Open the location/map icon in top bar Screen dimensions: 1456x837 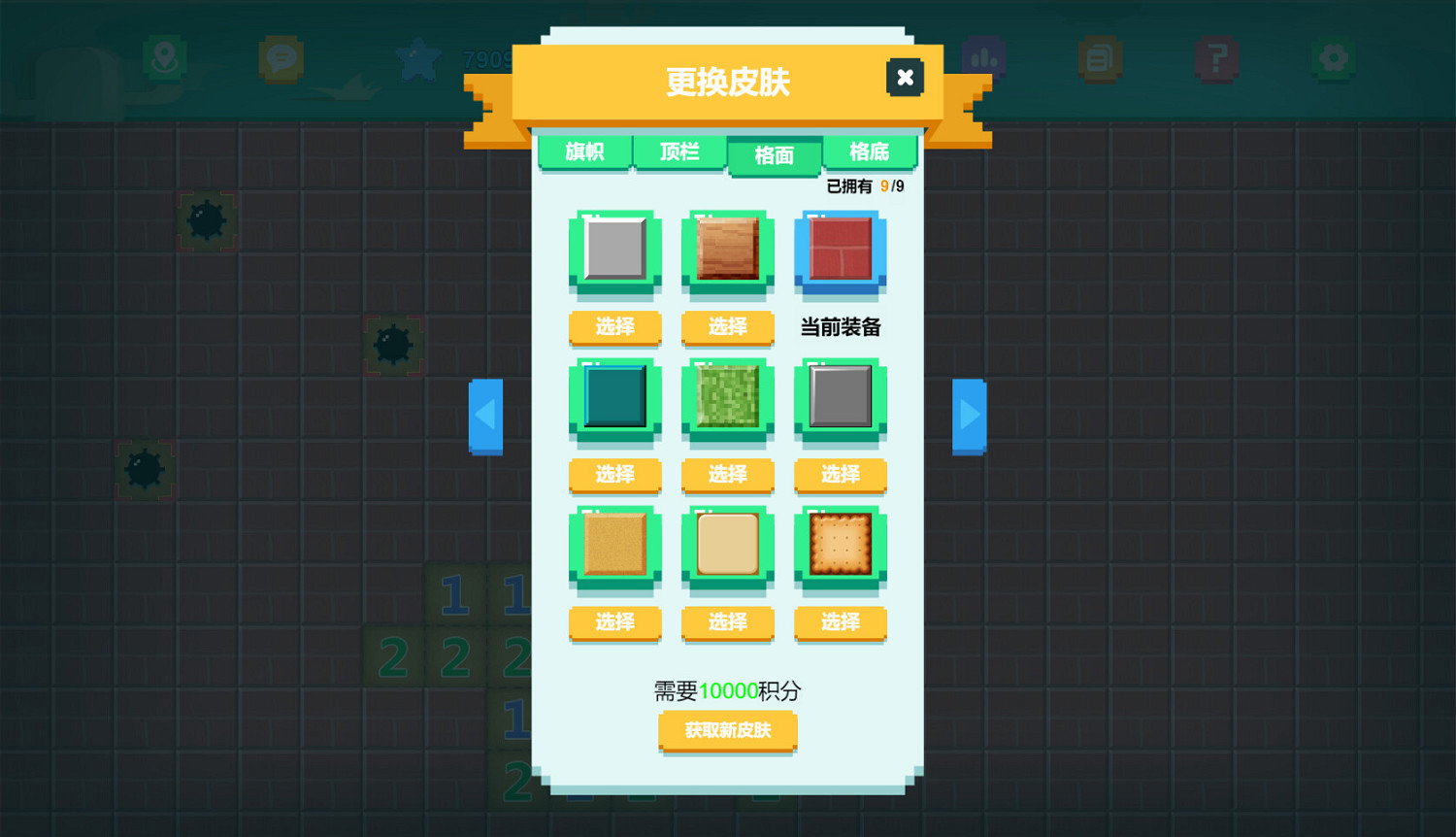pos(165,58)
